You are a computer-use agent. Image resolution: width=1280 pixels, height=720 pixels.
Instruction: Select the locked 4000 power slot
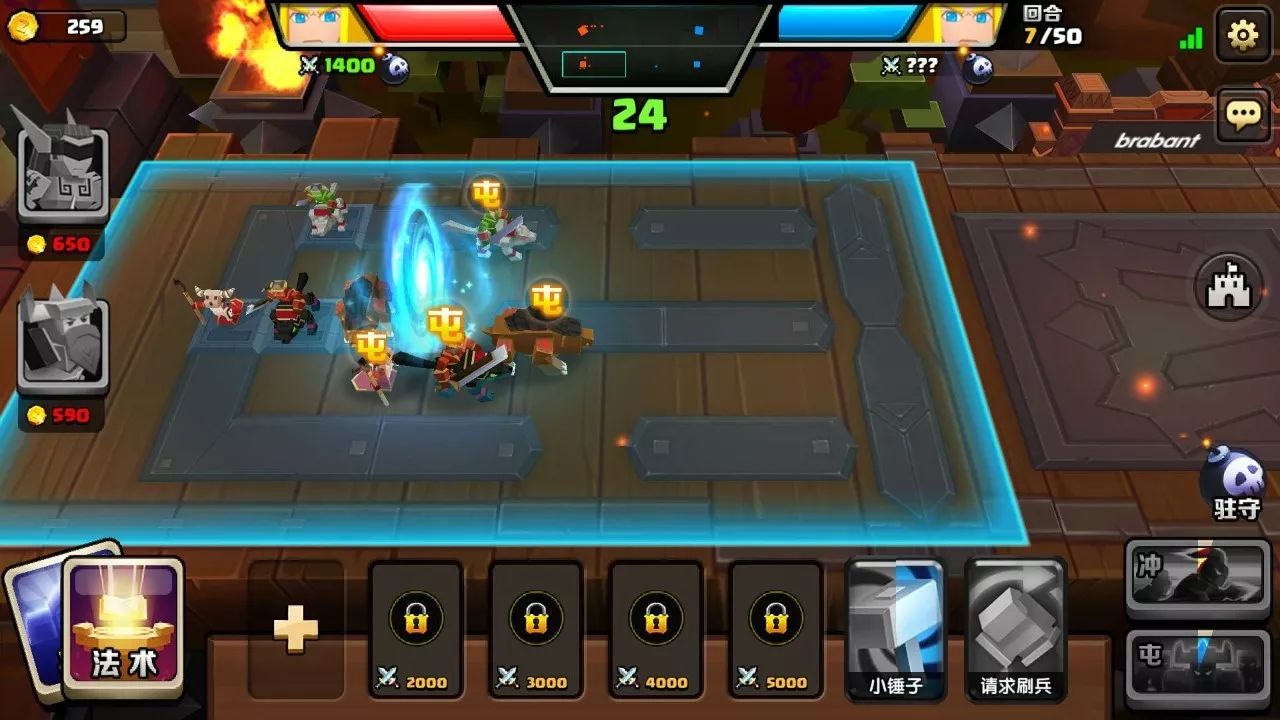point(656,629)
